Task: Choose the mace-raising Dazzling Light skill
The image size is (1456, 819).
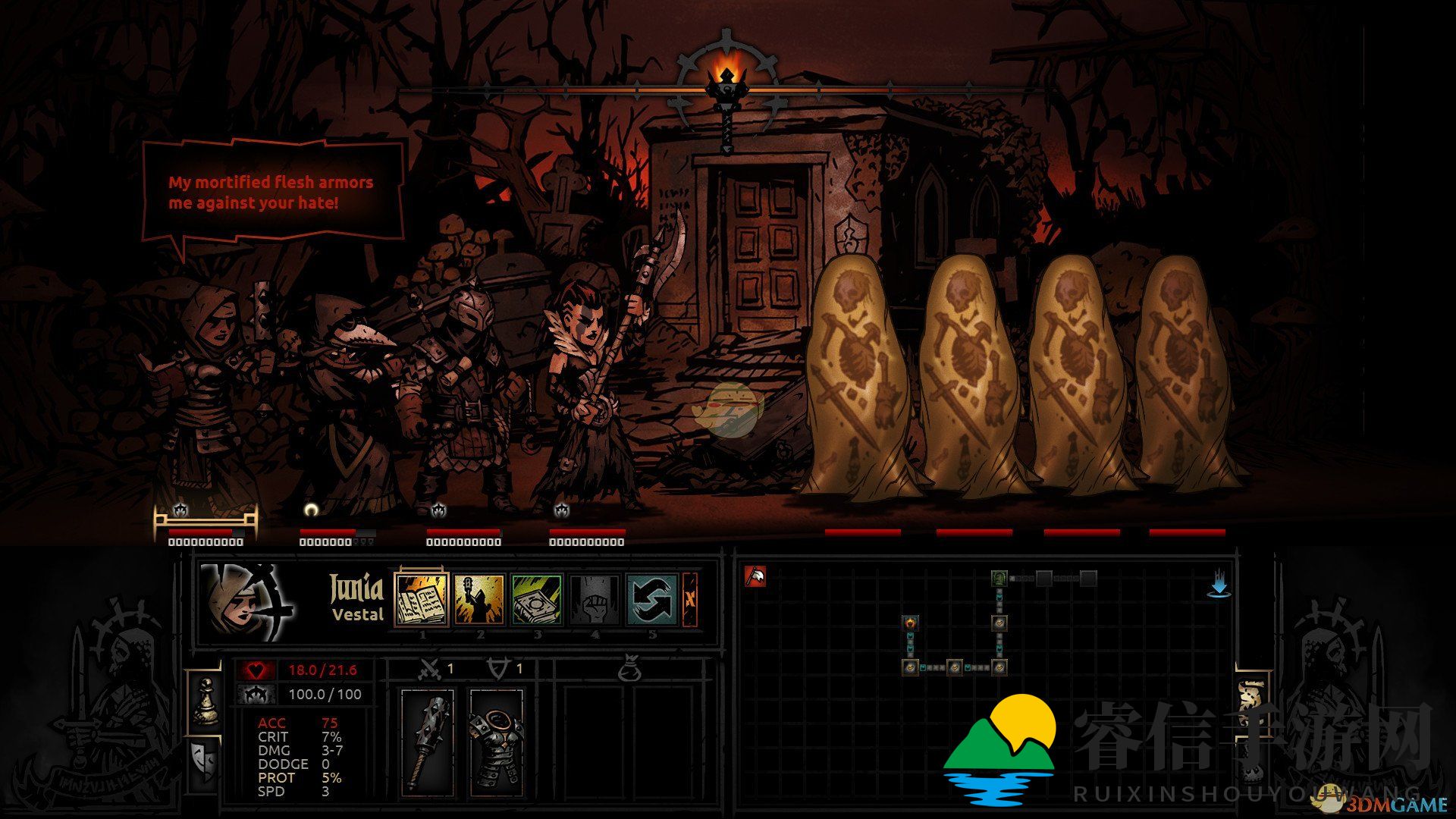Action: [479, 599]
